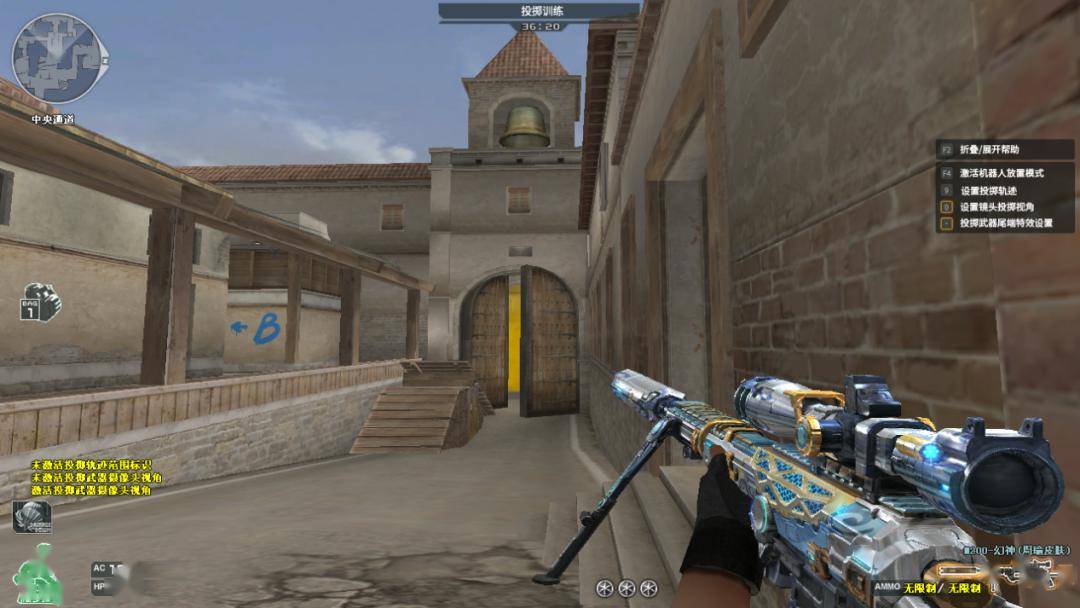1080x608 pixels.
Task: Open the BAG 1 backpack icon
Action: point(41,301)
